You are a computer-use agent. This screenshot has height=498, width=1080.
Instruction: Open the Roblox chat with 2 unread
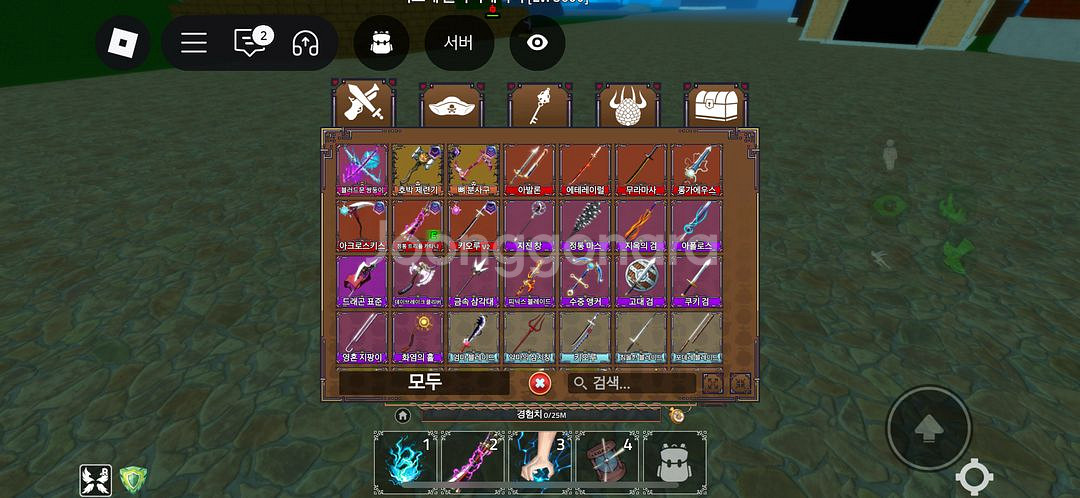[x=249, y=43]
